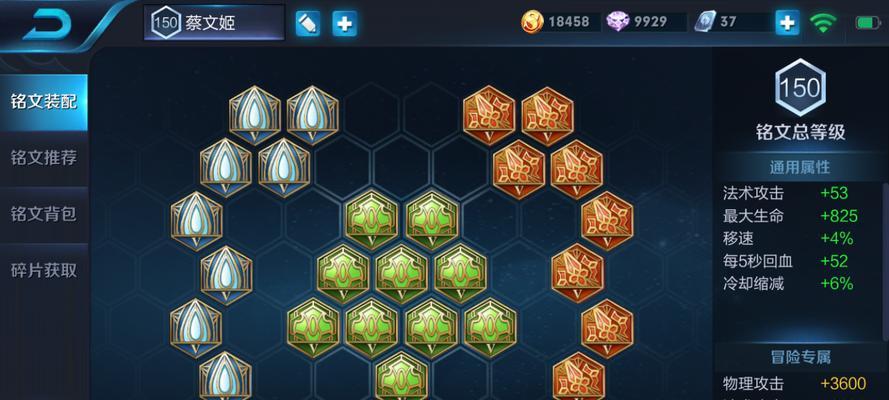This screenshot has height=400, width=889.
Task: Open the 18458 gold coin balance
Action: [x=560, y=22]
